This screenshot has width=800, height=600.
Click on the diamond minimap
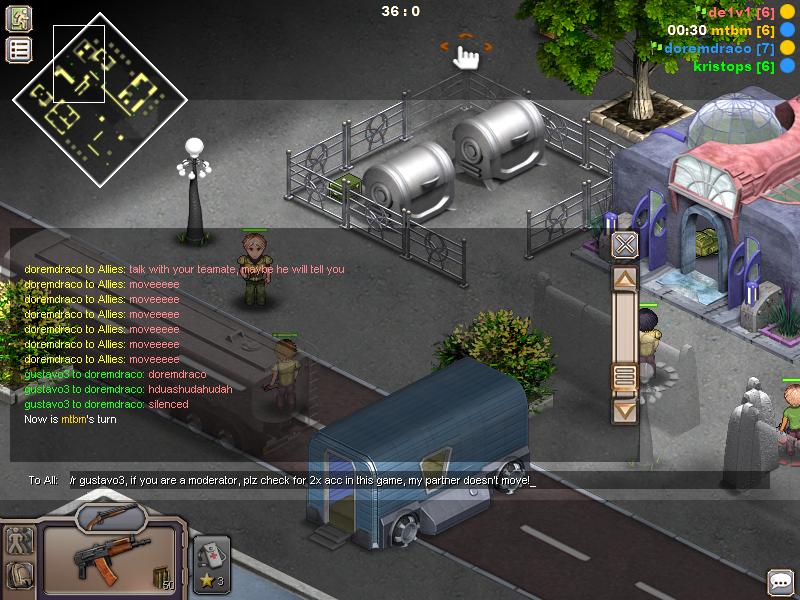coord(99,98)
